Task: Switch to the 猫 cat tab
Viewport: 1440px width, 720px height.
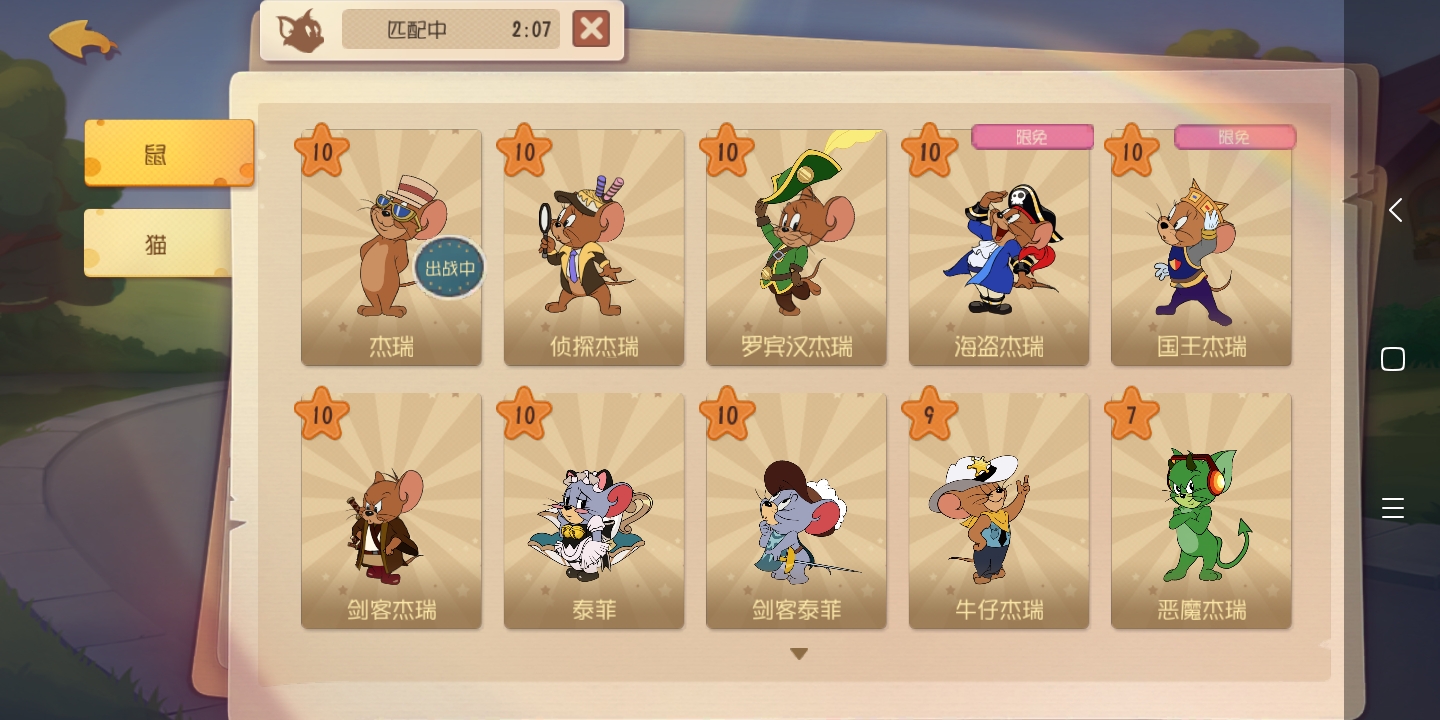Action: tap(155, 244)
